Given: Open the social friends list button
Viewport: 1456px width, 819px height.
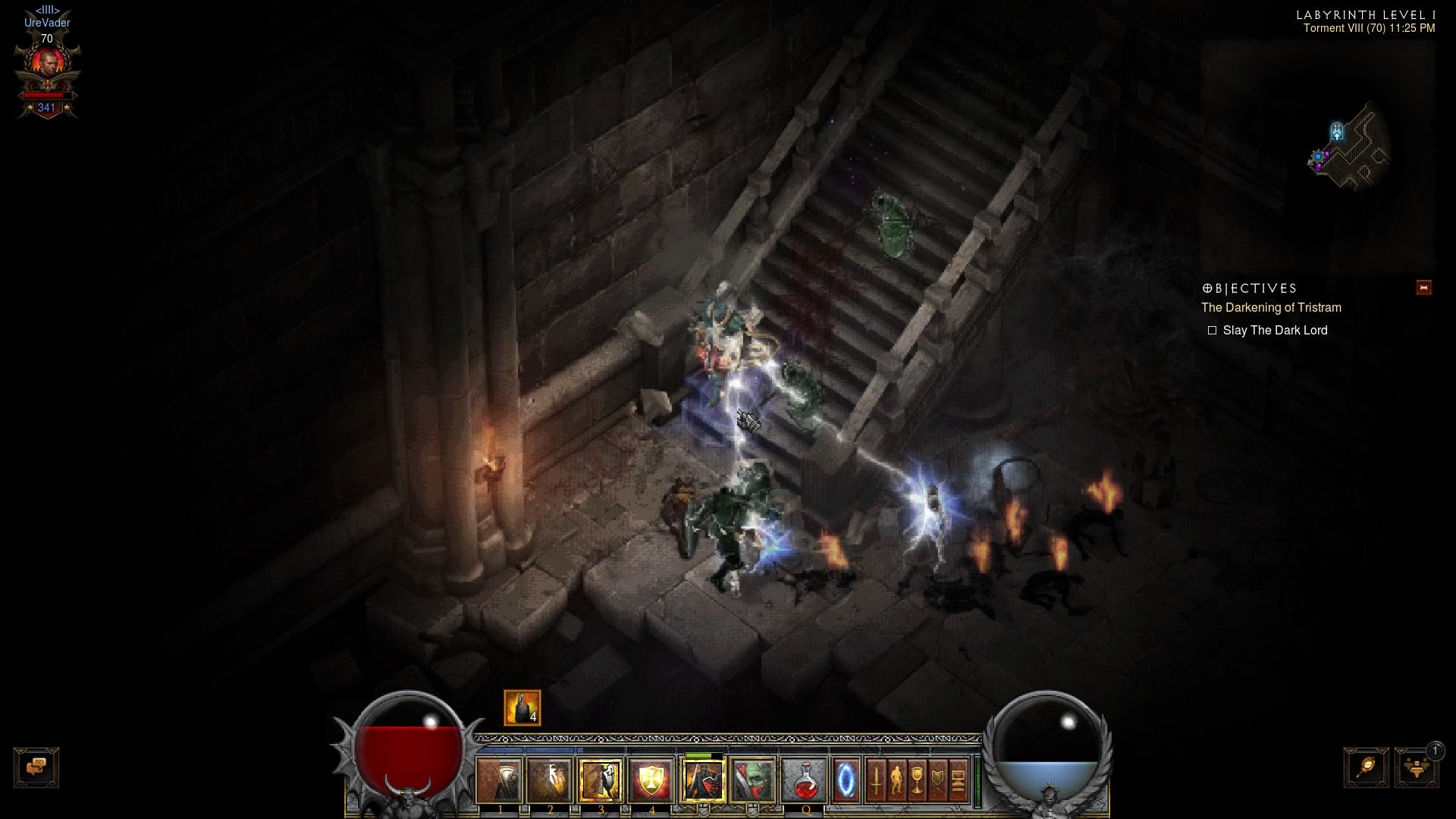Looking at the screenshot, I should pyautogui.click(x=1416, y=767).
